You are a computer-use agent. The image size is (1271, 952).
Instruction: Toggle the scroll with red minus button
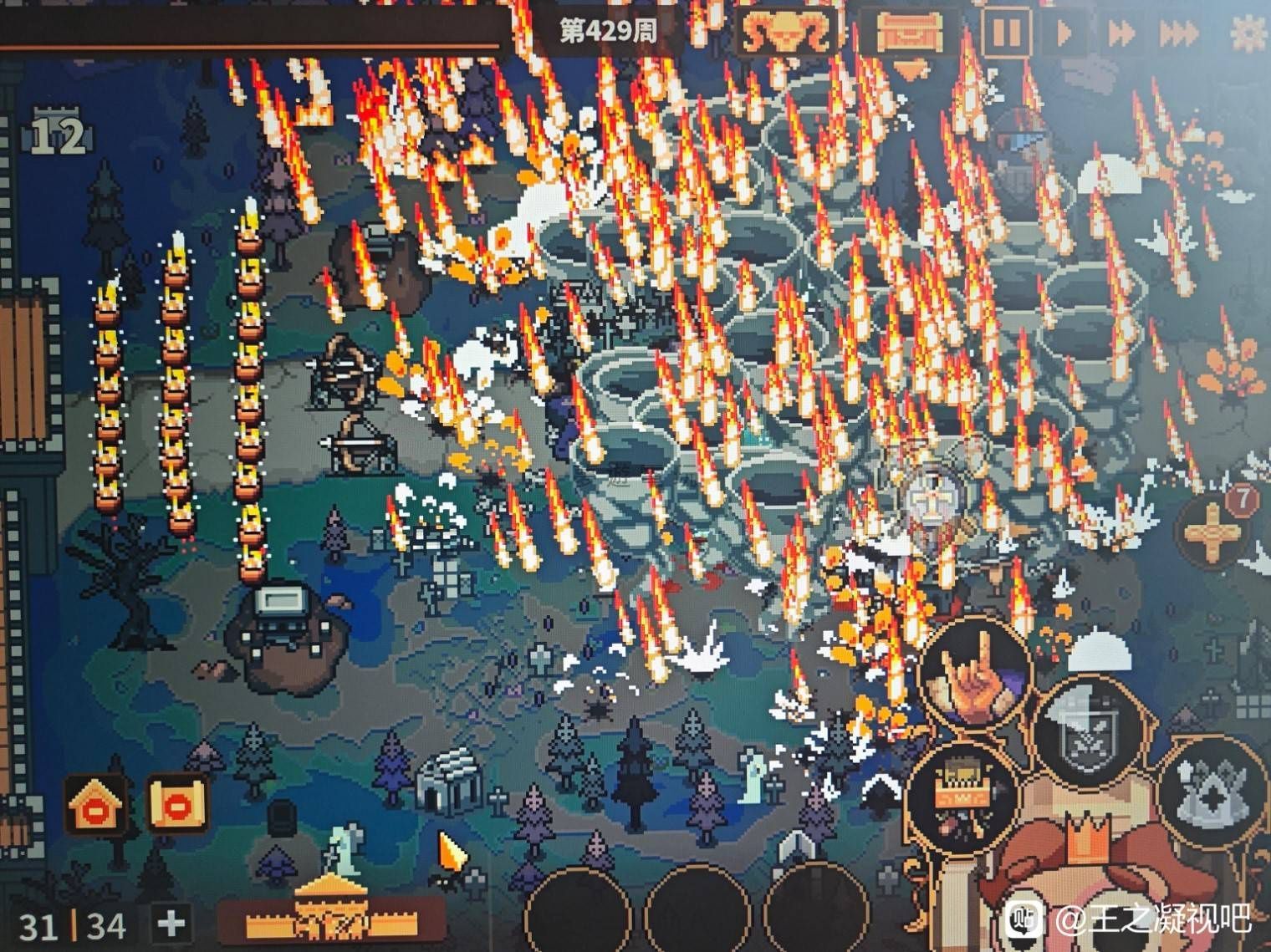coord(176,805)
